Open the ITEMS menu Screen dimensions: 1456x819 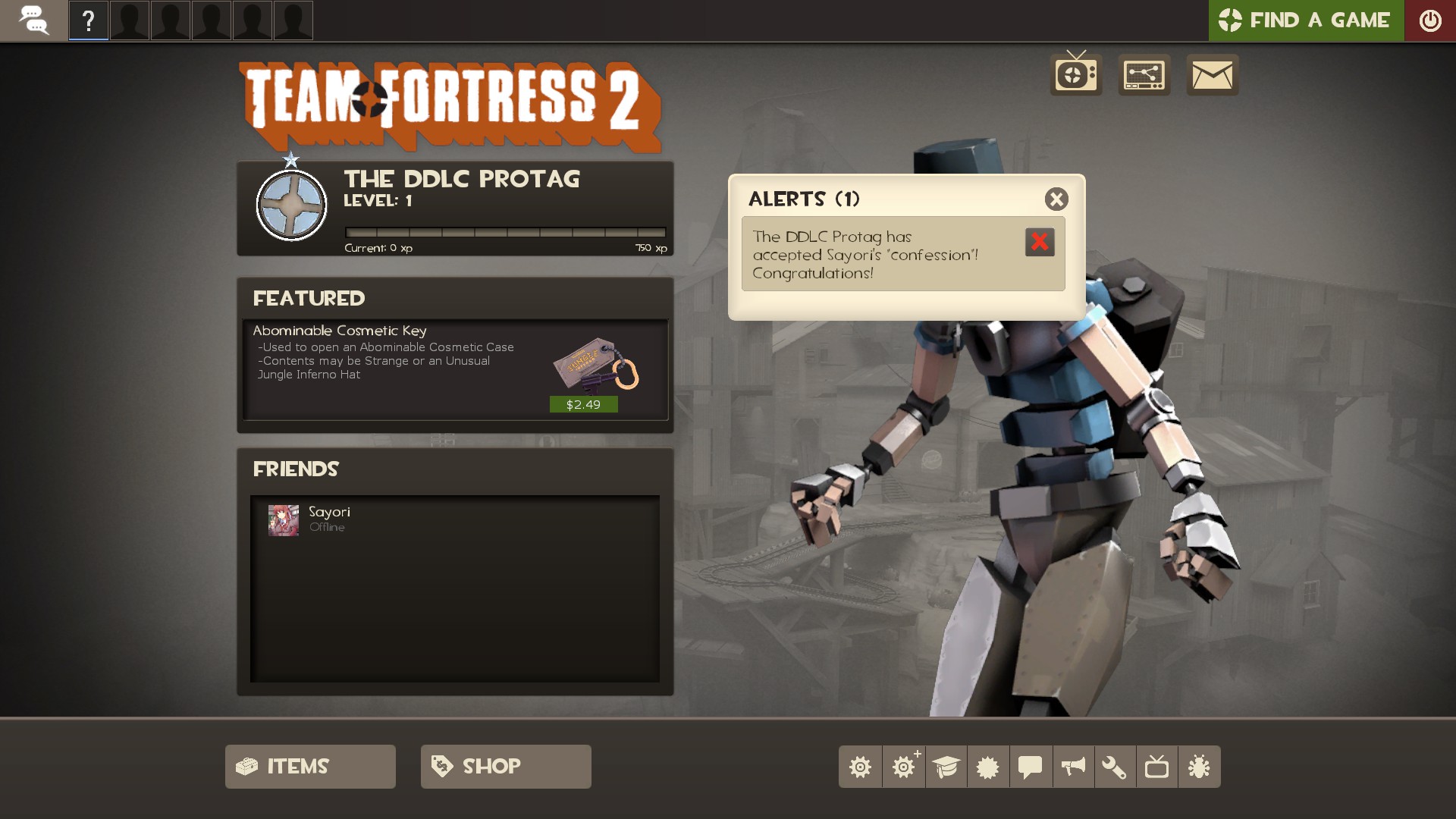309,766
